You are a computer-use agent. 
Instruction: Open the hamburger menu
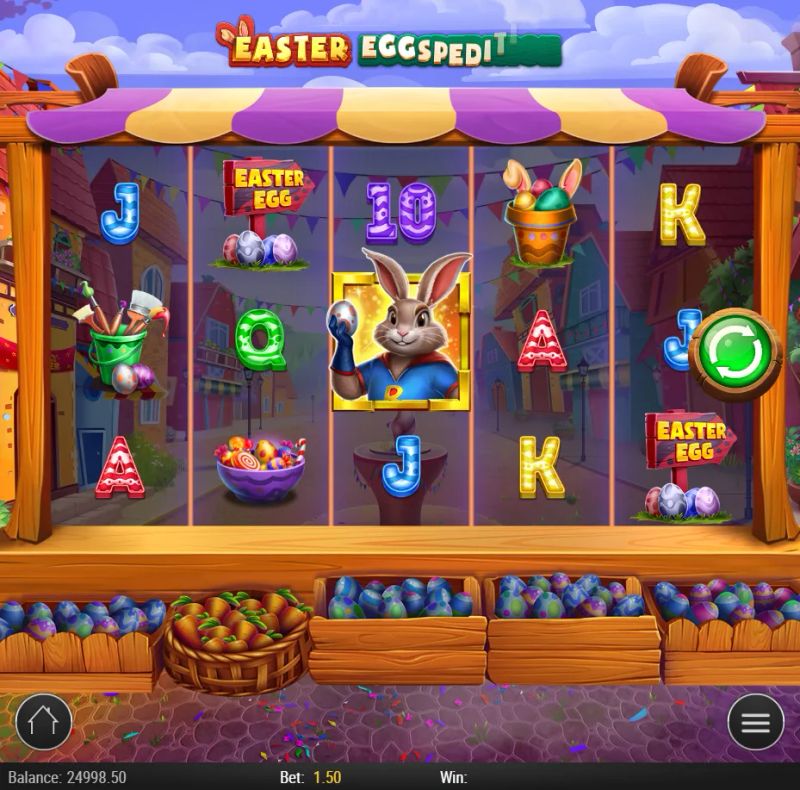pos(755,721)
